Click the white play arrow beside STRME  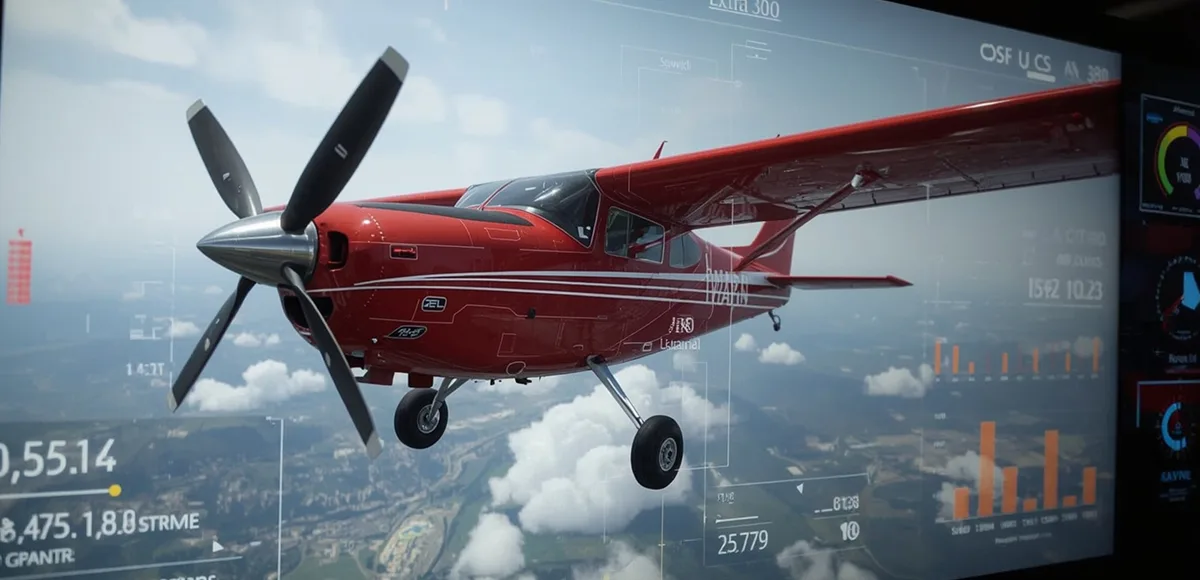[x=218, y=547]
